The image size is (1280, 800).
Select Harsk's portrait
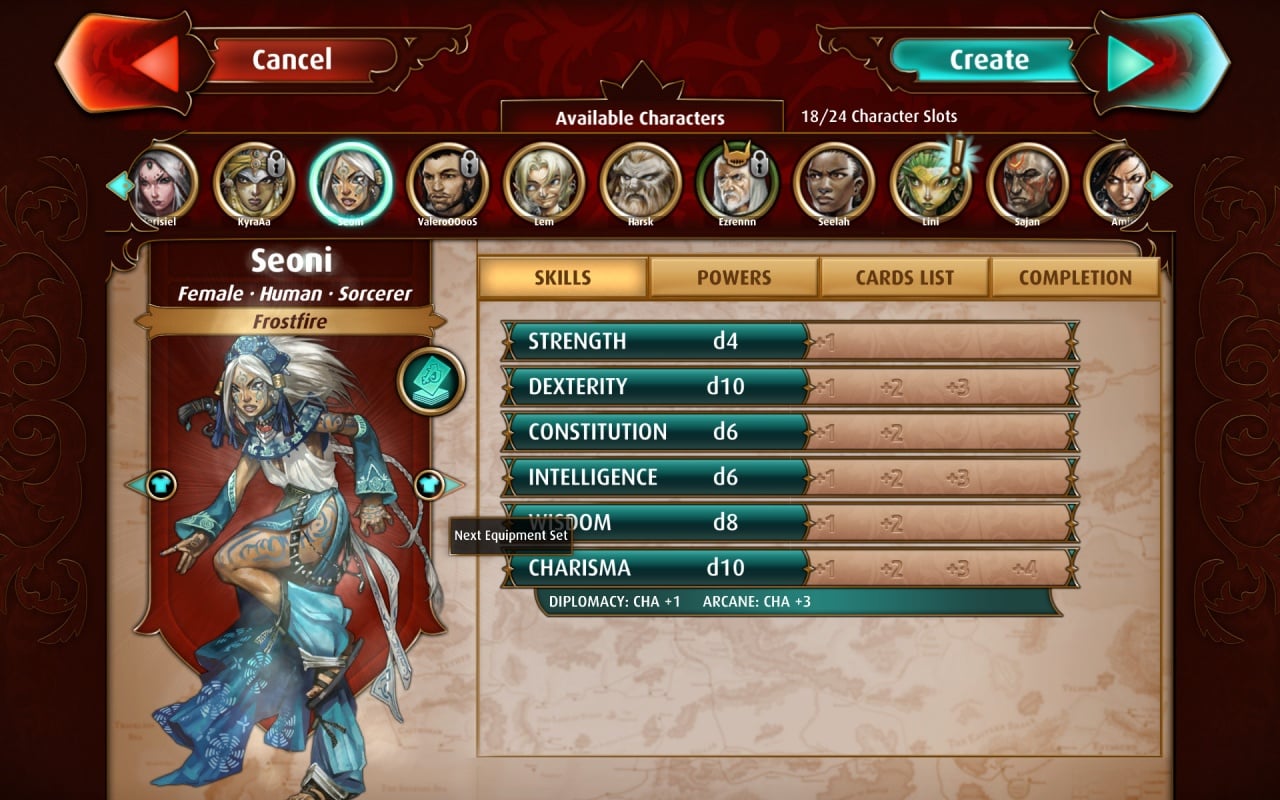(x=641, y=181)
